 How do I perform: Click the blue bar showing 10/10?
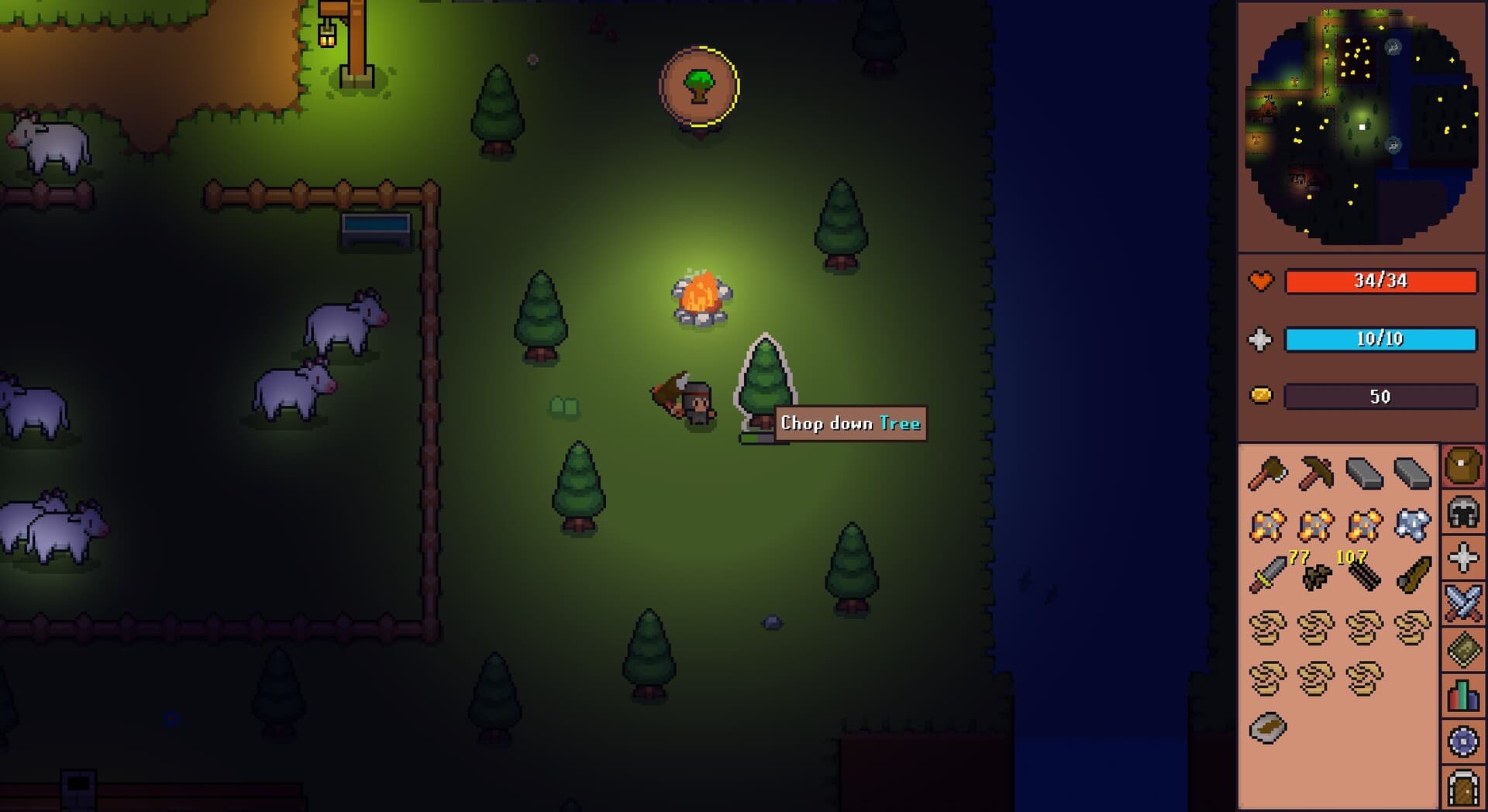coord(1381,339)
